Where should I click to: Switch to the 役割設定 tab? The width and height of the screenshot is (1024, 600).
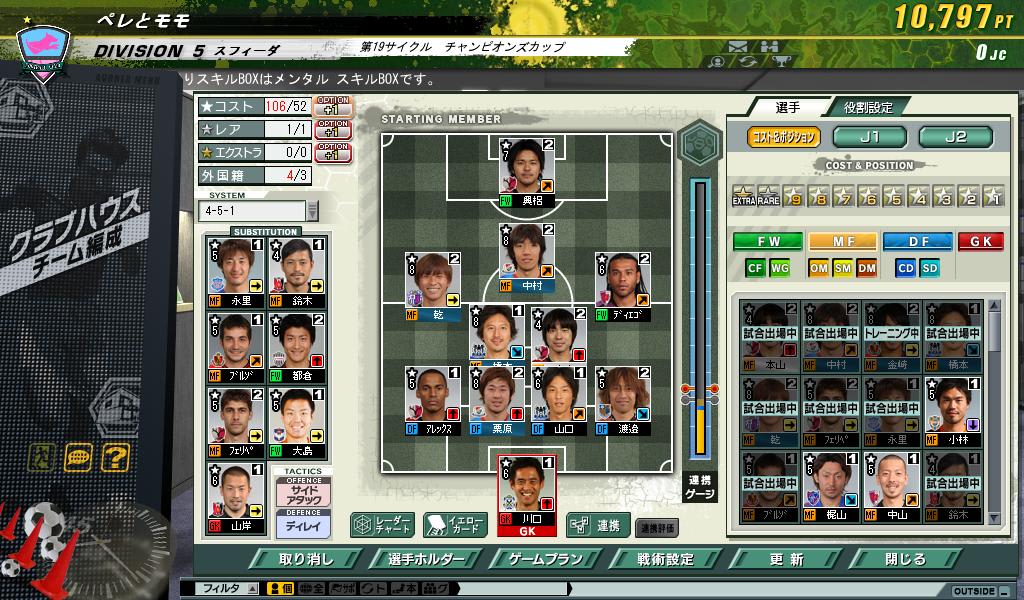pyautogui.click(x=867, y=107)
